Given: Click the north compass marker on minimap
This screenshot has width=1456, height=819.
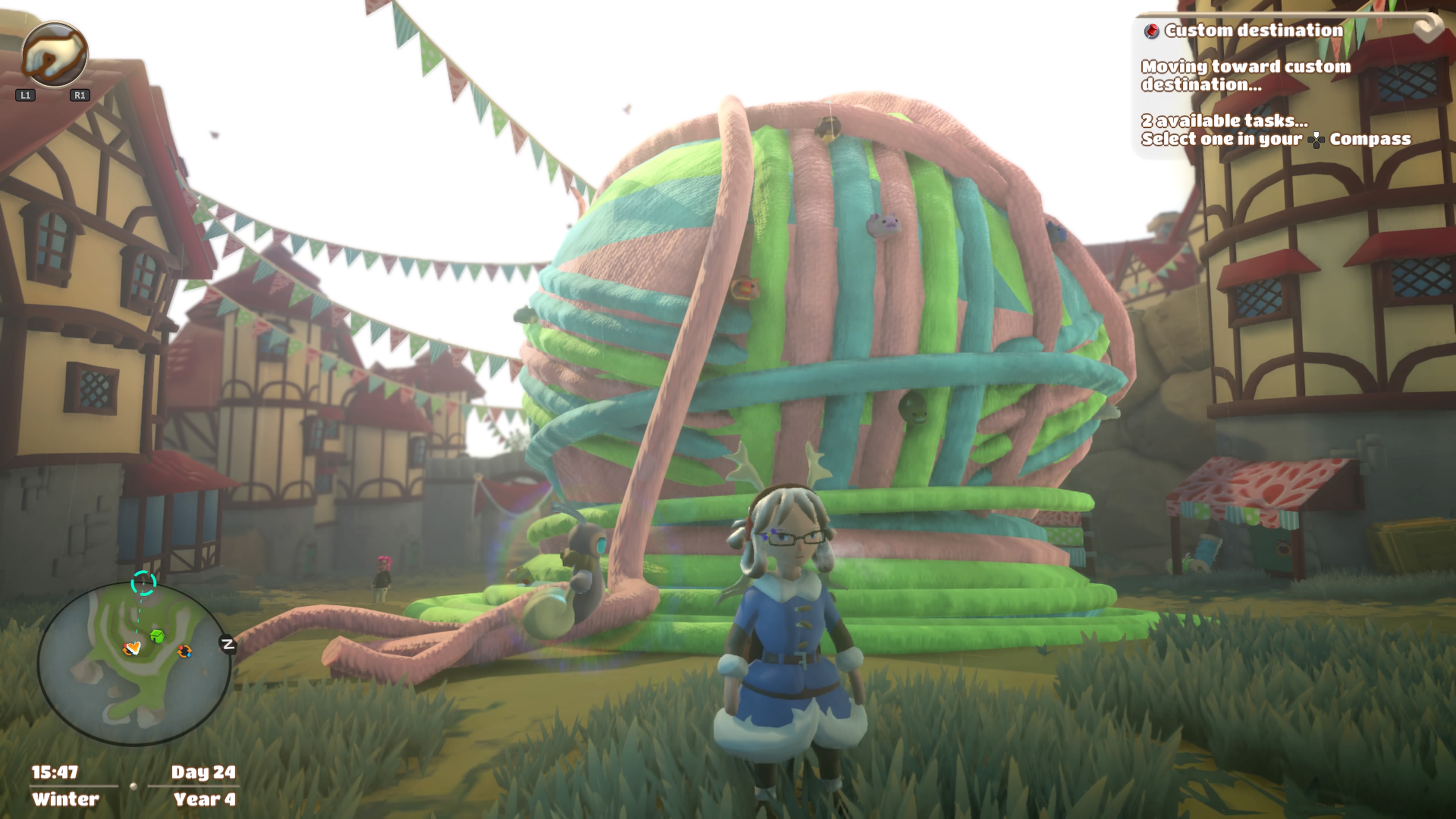Looking at the screenshot, I should [228, 644].
